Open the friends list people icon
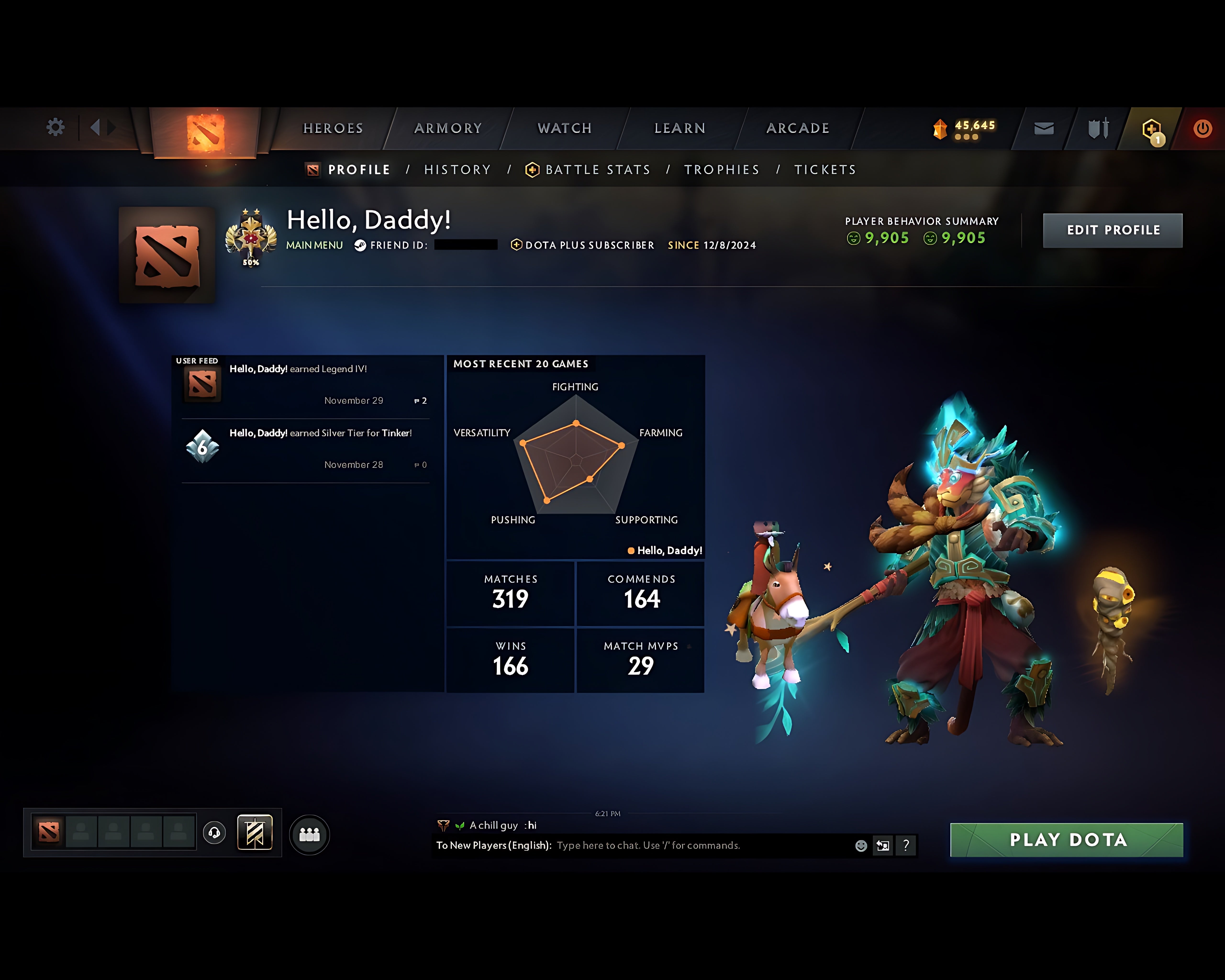 point(308,834)
